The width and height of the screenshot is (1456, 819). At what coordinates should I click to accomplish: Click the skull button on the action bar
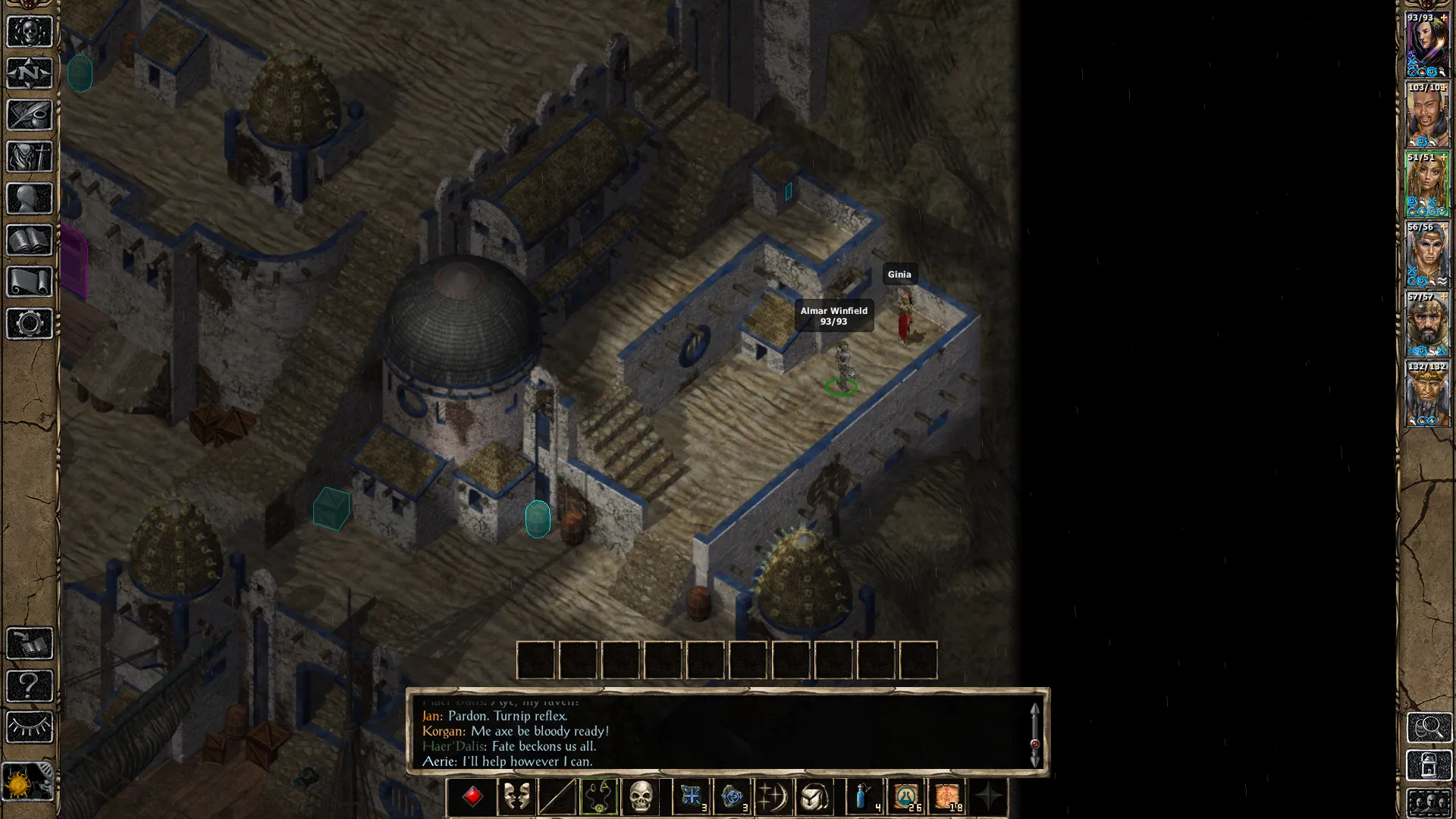[641, 797]
